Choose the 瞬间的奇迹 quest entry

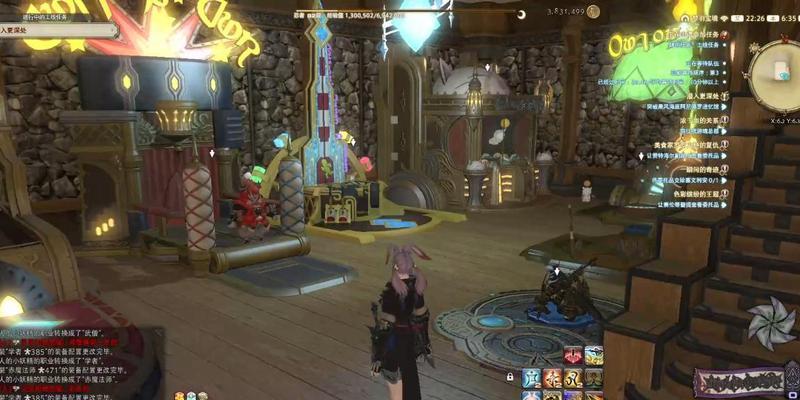(704, 169)
